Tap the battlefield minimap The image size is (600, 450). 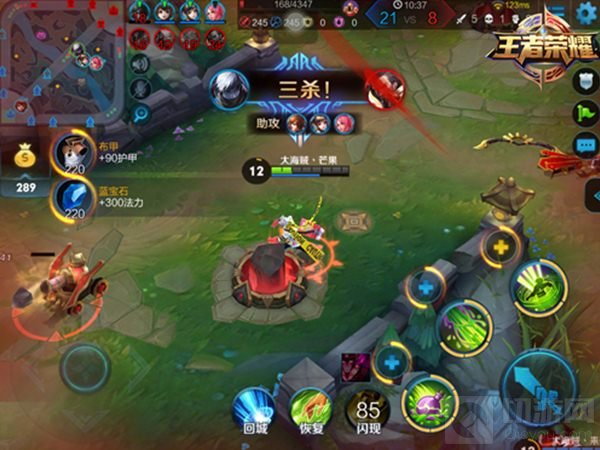click(60, 57)
